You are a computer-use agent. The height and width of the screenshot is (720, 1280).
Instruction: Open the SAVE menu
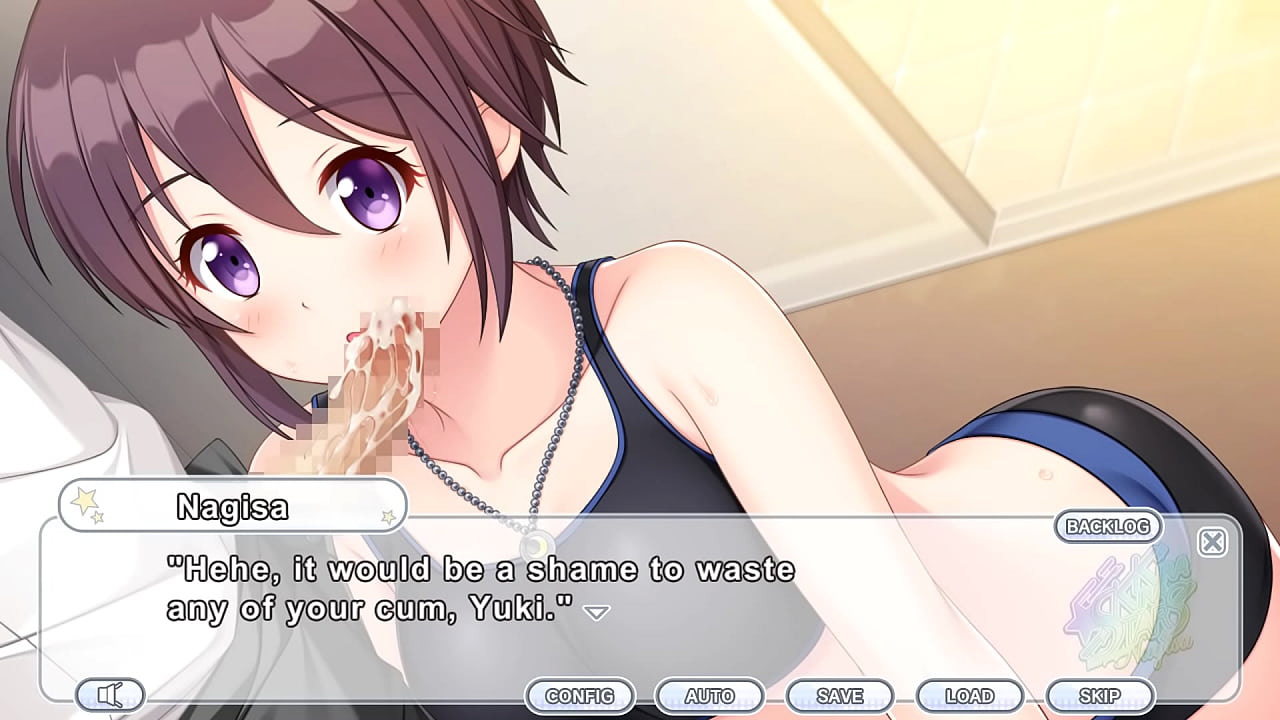click(x=840, y=695)
